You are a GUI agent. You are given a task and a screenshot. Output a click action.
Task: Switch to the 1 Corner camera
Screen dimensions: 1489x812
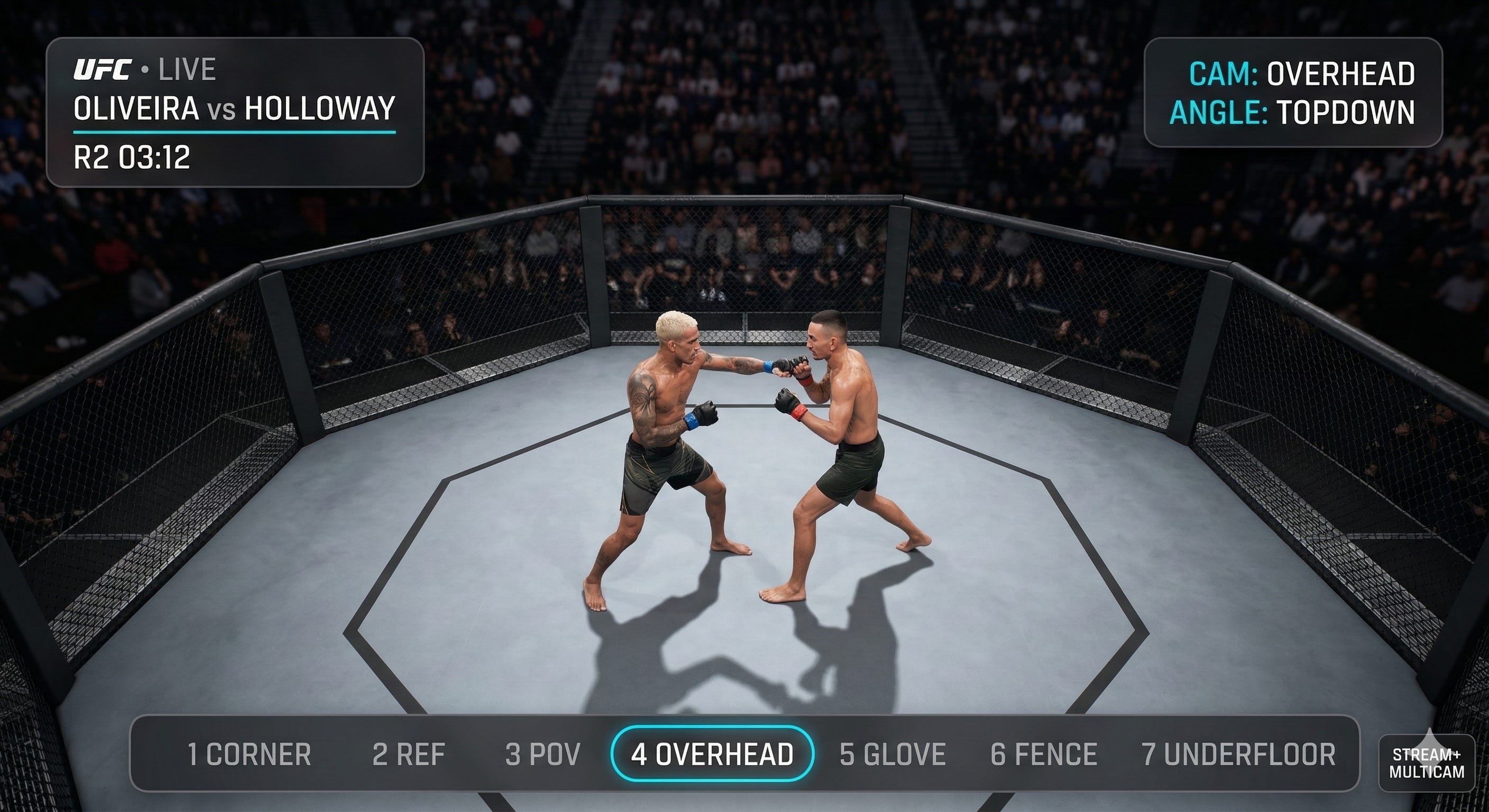pyautogui.click(x=249, y=754)
